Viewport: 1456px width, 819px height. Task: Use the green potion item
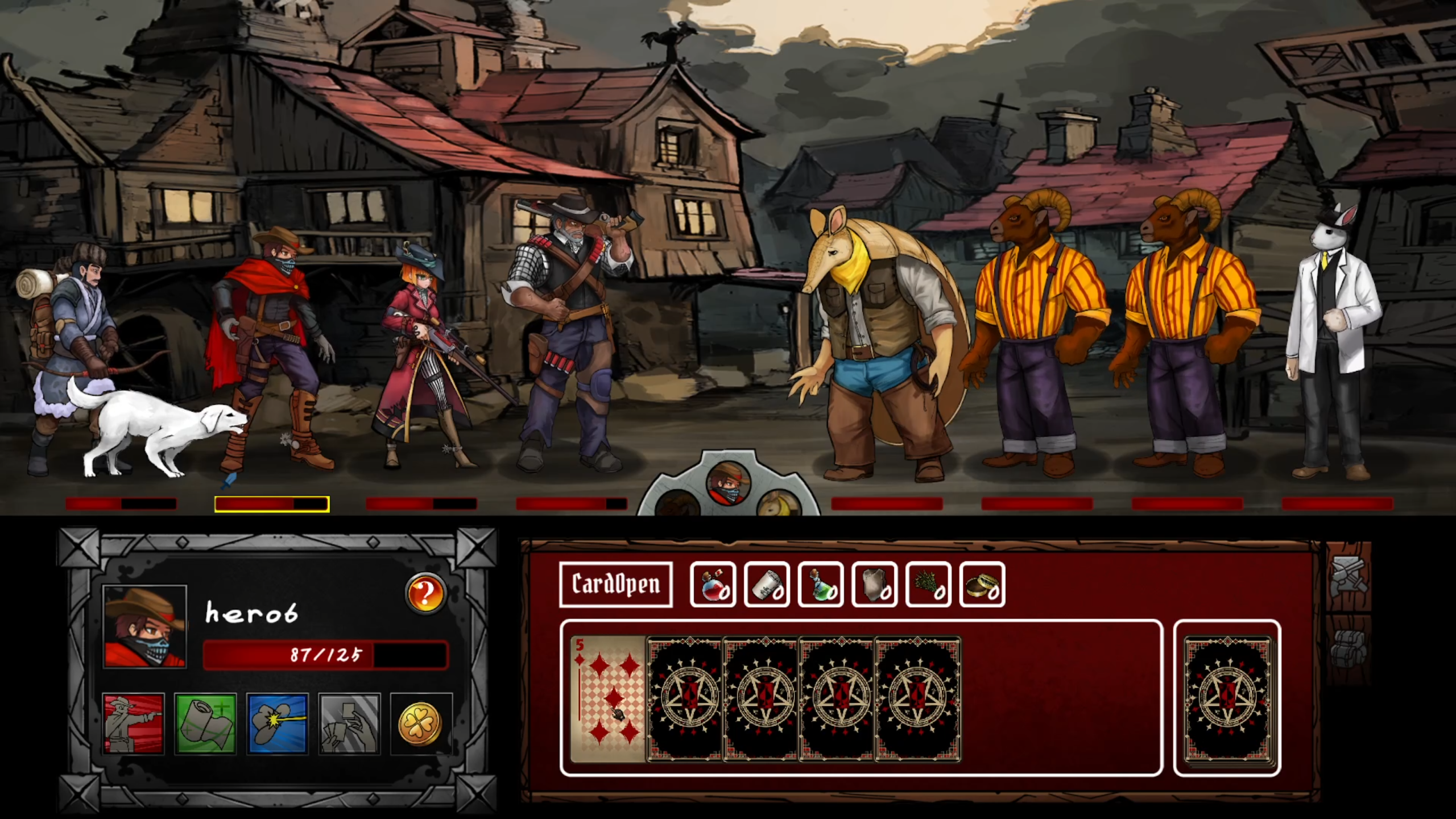[821, 585]
